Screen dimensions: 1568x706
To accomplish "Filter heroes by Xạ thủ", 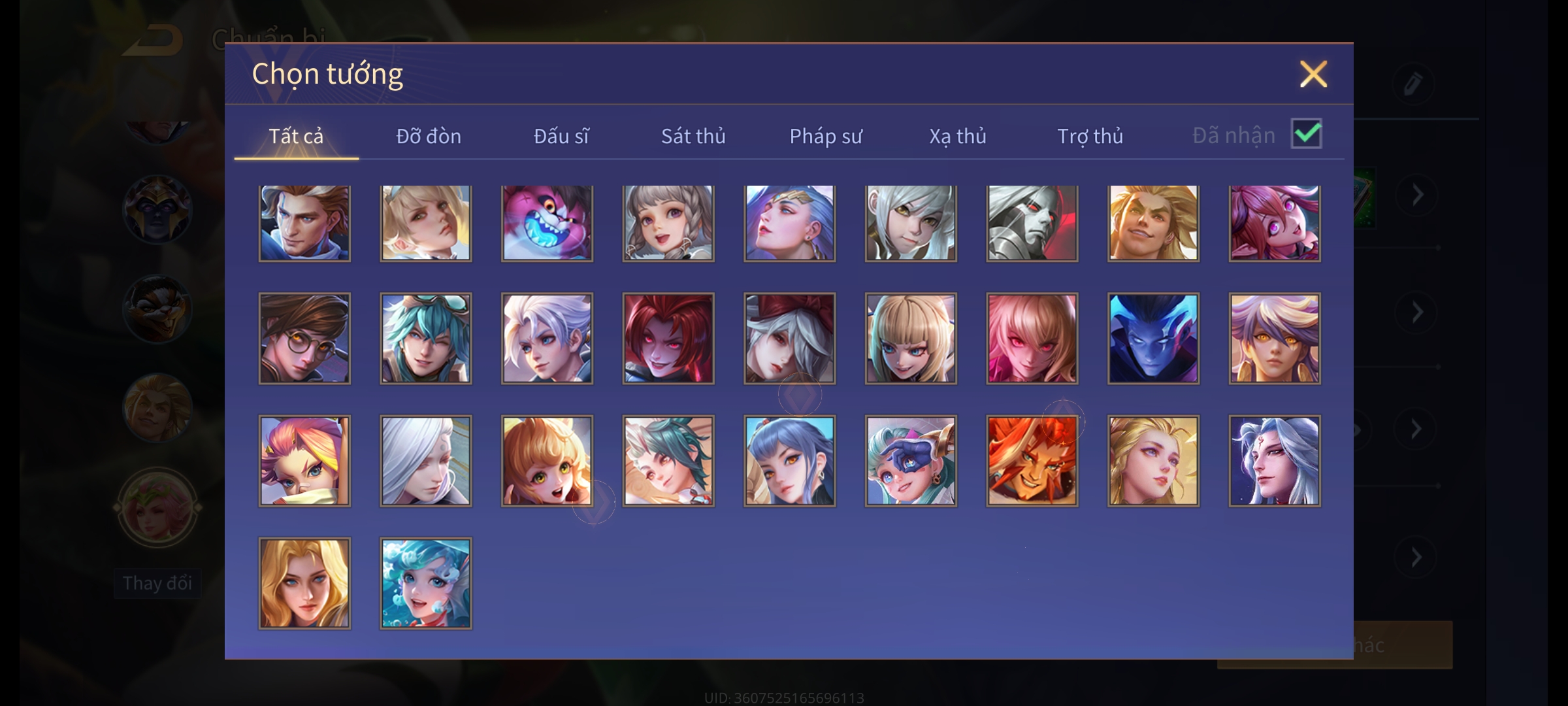I will [x=958, y=136].
